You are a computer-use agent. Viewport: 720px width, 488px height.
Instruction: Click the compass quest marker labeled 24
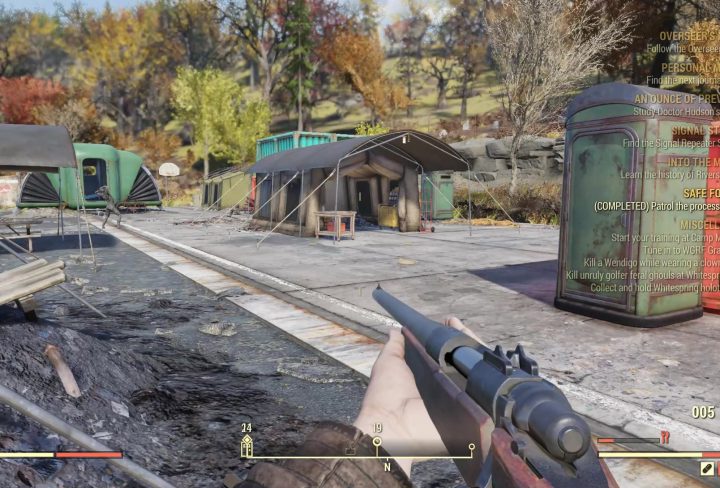click(x=246, y=446)
